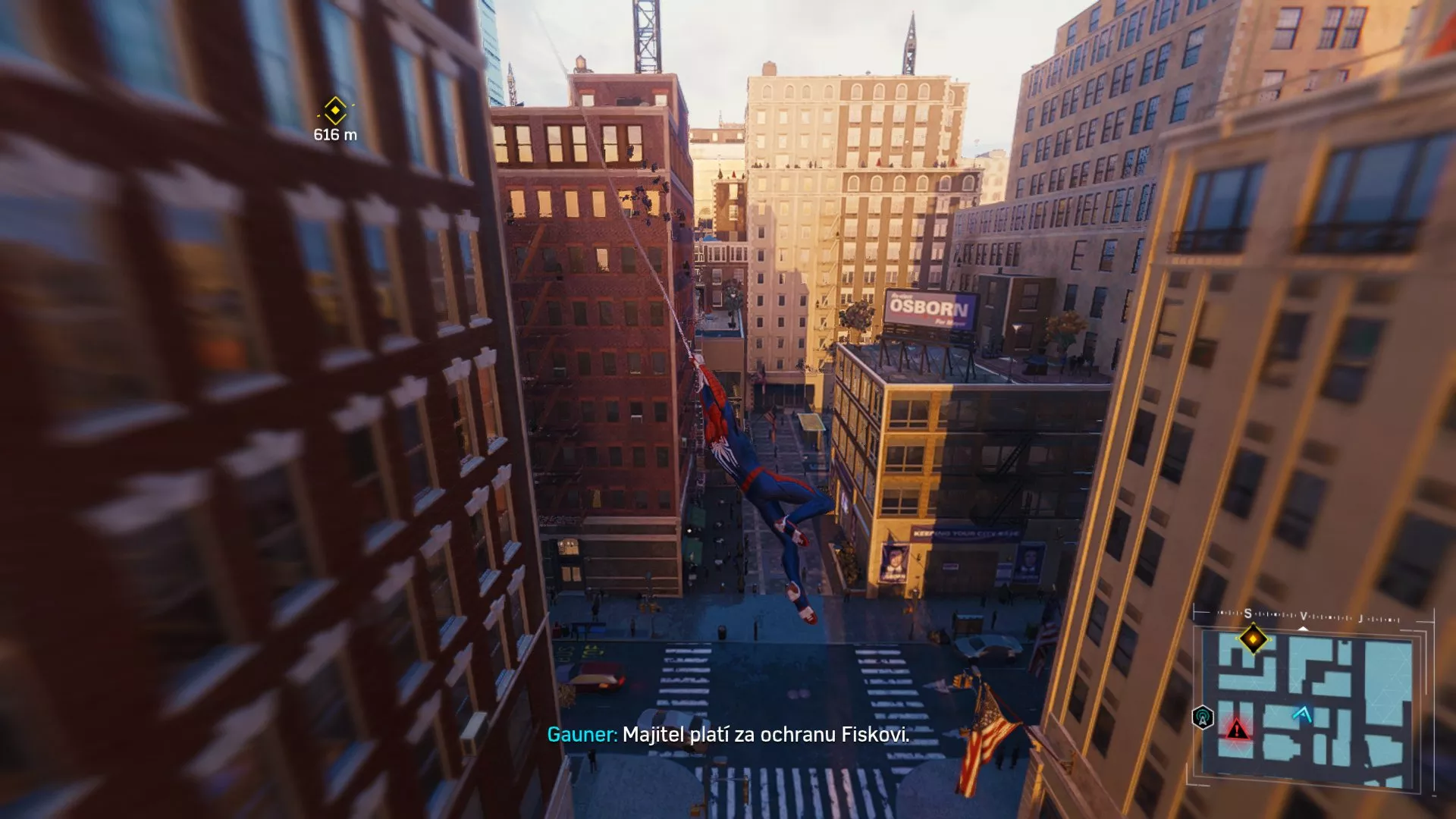This screenshot has width=1456, height=819.
Task: Click the red crime alert triangle on the minimap
Action: [x=1236, y=730]
